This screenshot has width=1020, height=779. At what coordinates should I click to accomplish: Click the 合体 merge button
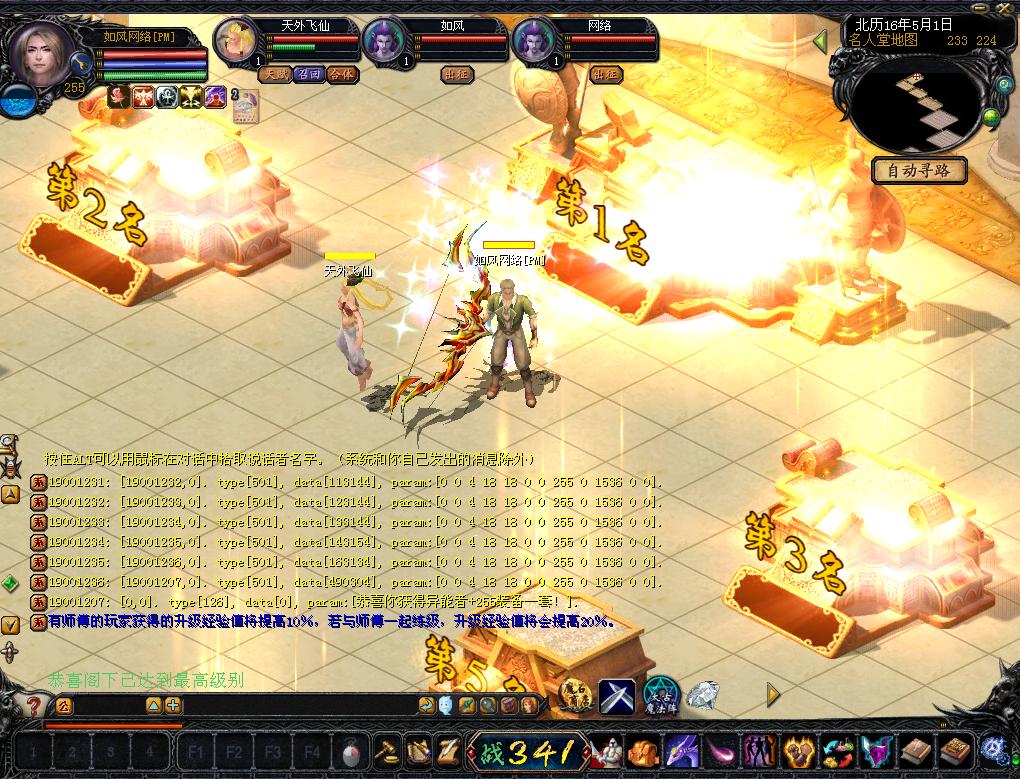click(341, 74)
